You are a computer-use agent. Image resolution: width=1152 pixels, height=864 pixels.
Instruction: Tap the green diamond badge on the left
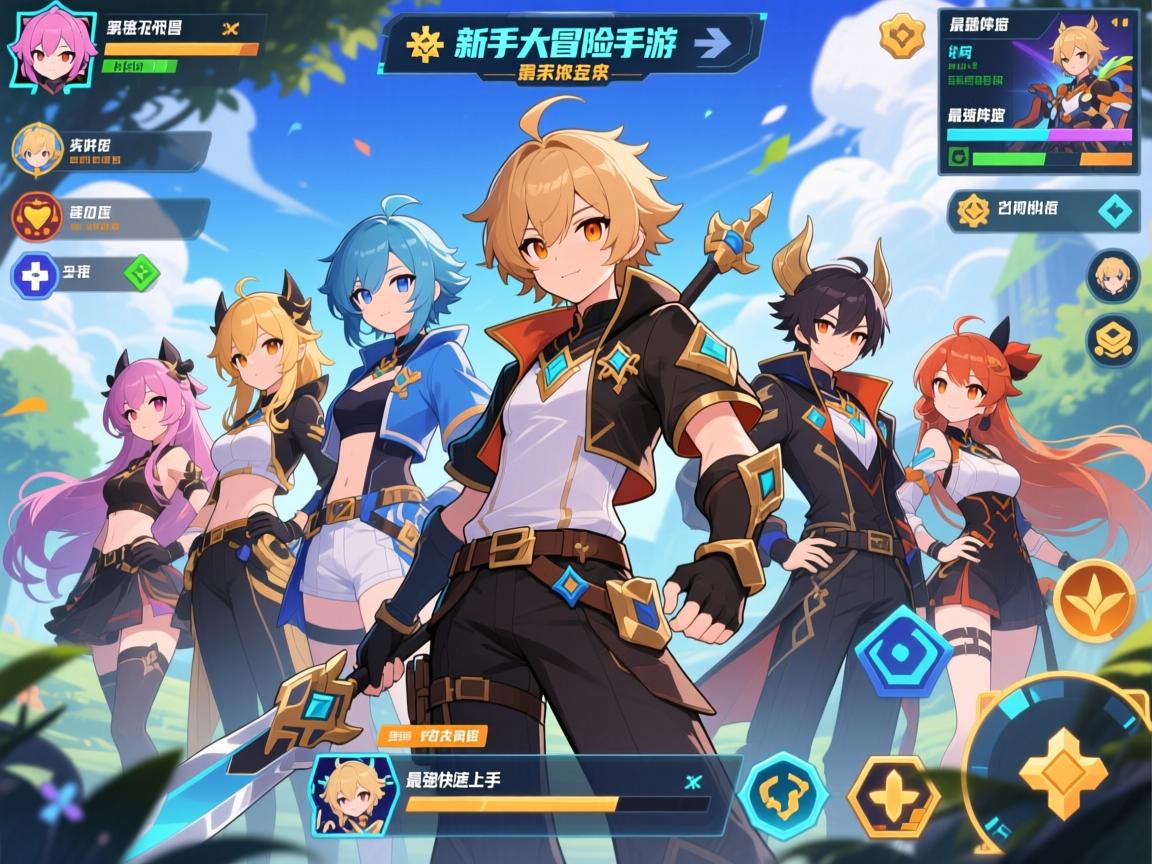point(141,271)
